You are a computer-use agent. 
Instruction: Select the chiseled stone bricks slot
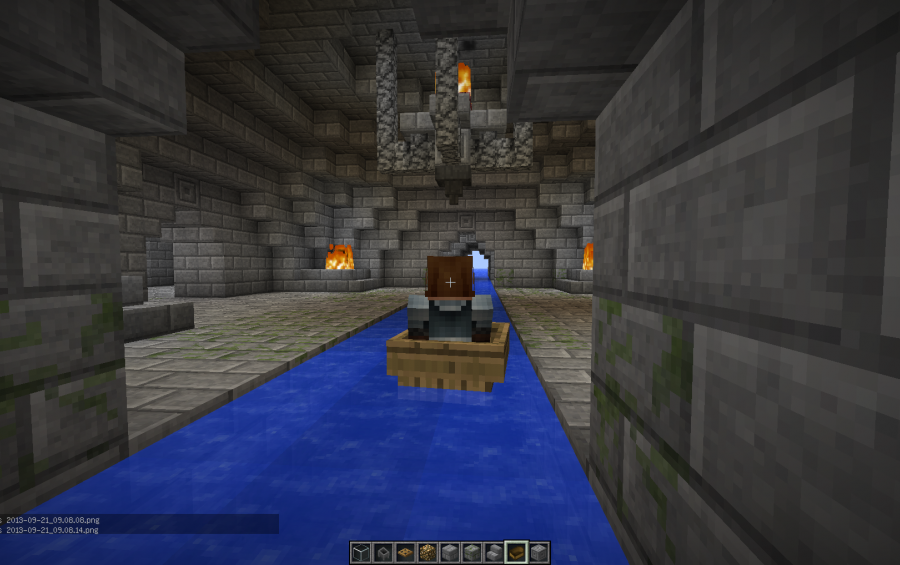point(538,552)
